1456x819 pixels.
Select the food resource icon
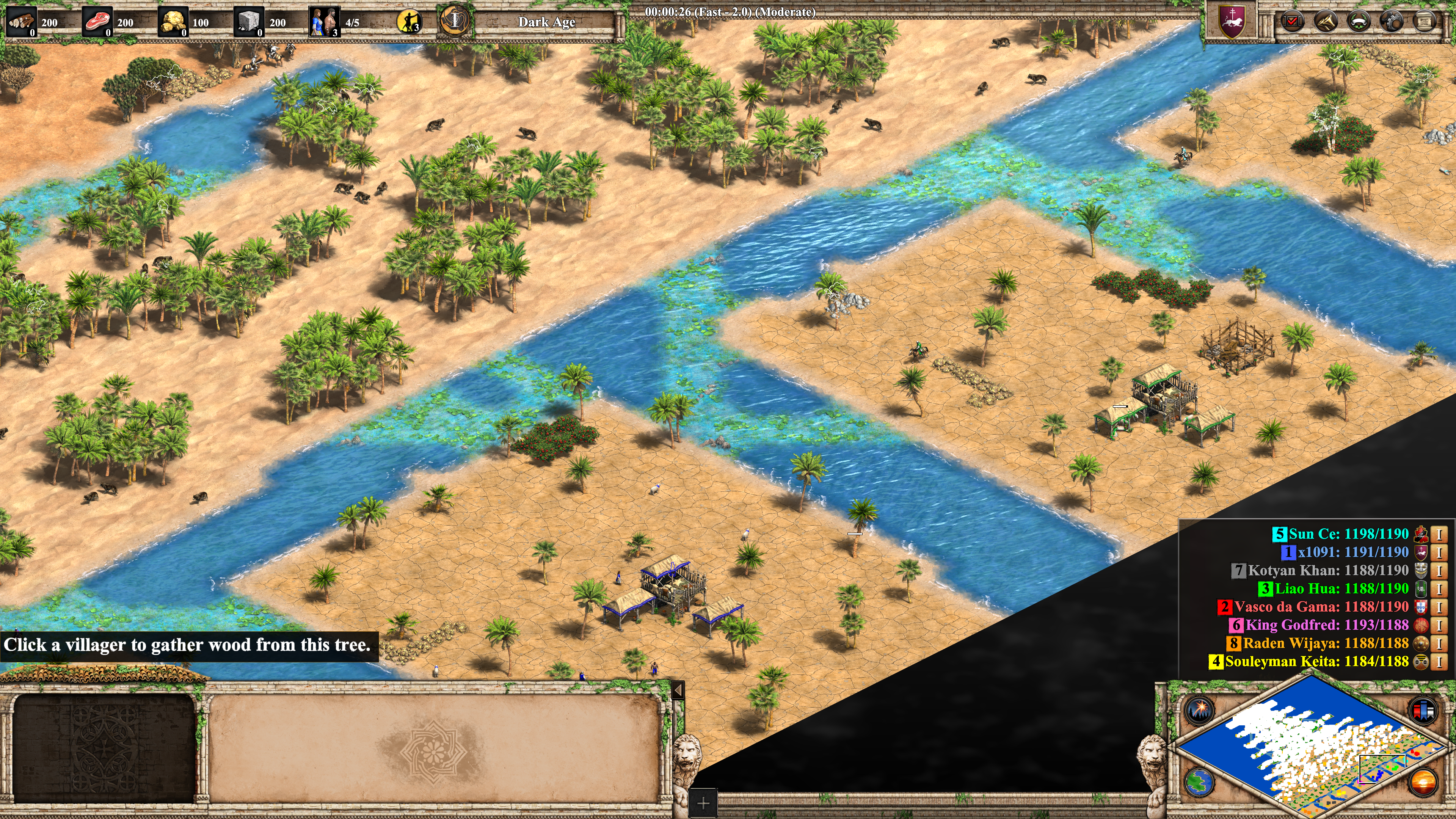tap(97, 22)
